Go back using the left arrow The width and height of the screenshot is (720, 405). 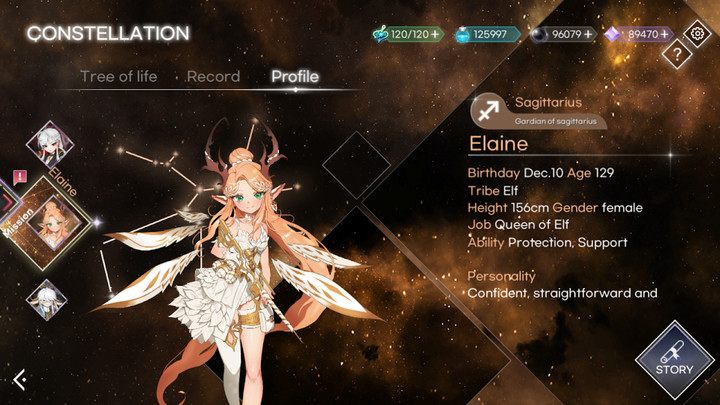click(x=20, y=378)
